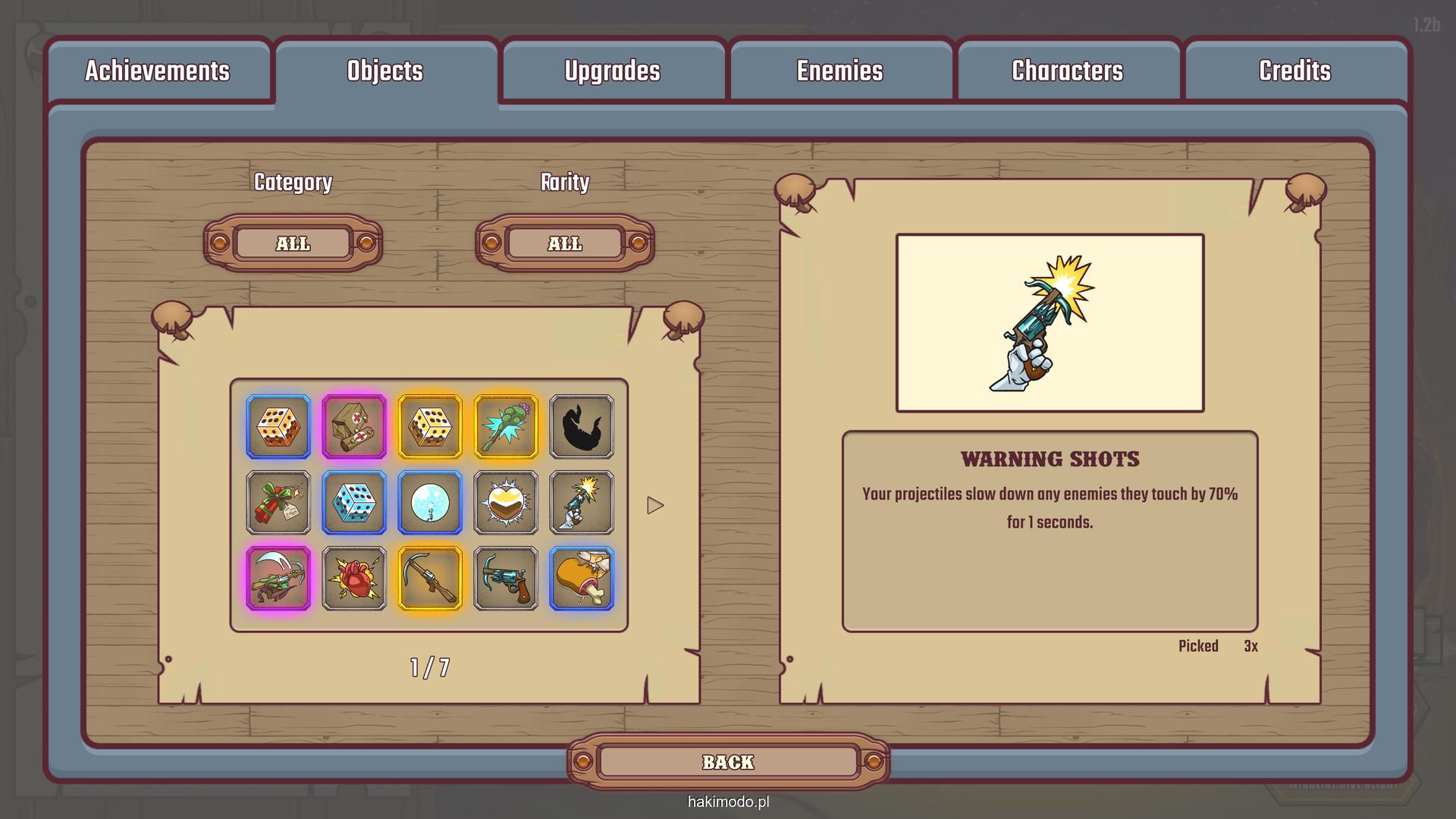Select the blue ice dice
The image size is (1456, 819).
click(354, 503)
